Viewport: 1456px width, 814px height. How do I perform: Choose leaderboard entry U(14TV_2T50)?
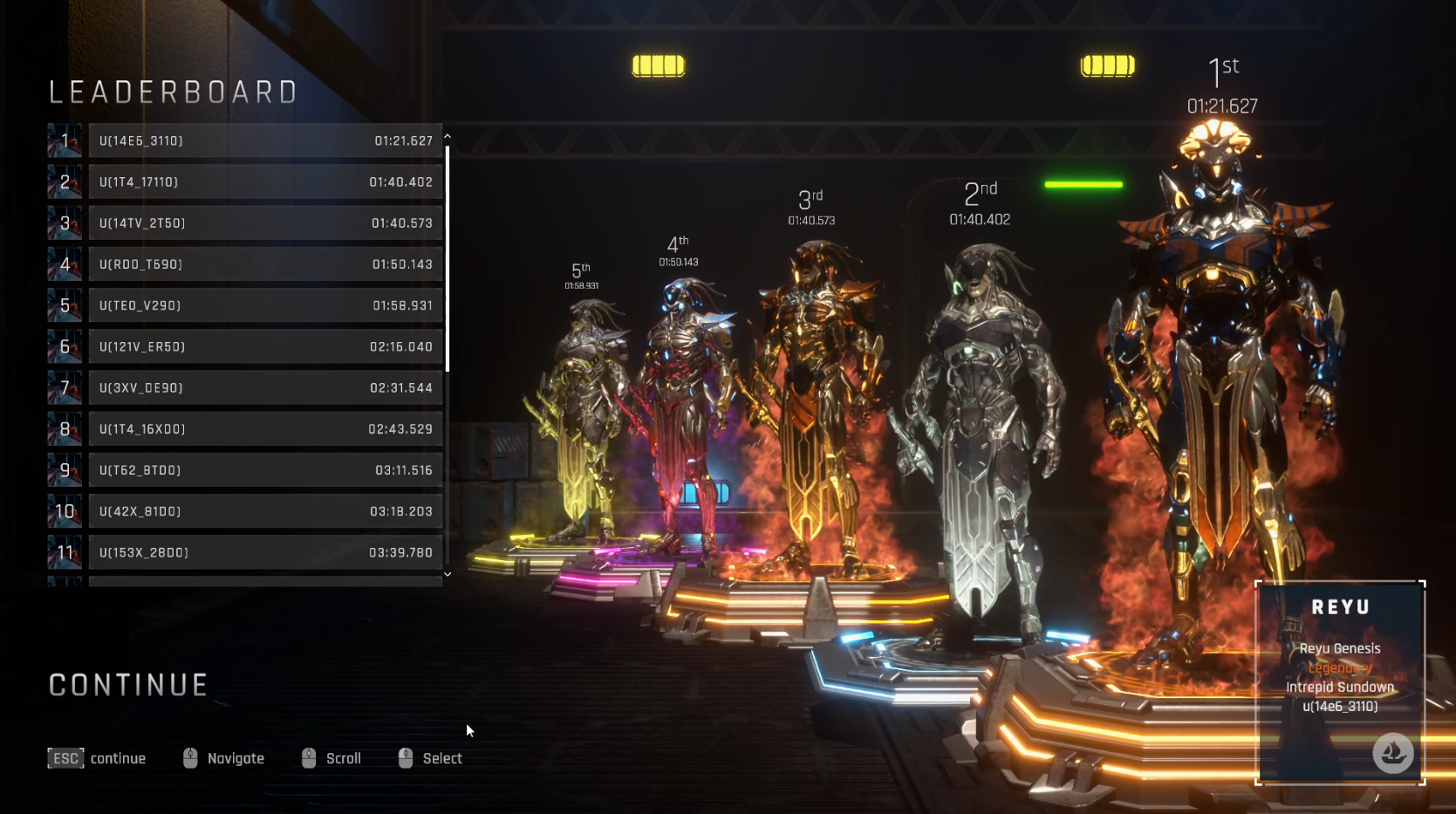coord(265,223)
